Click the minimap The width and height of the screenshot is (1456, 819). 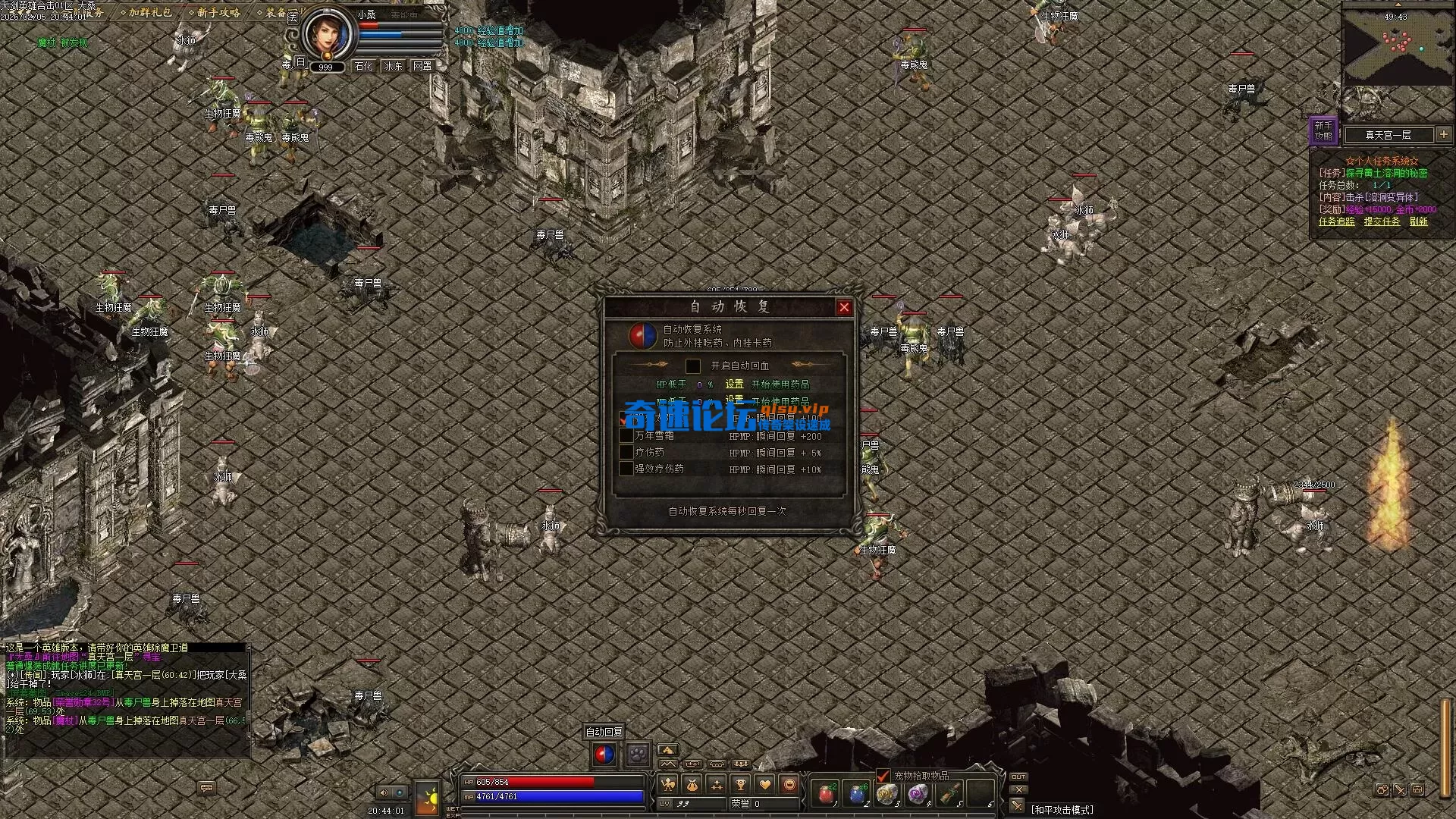tap(1394, 47)
